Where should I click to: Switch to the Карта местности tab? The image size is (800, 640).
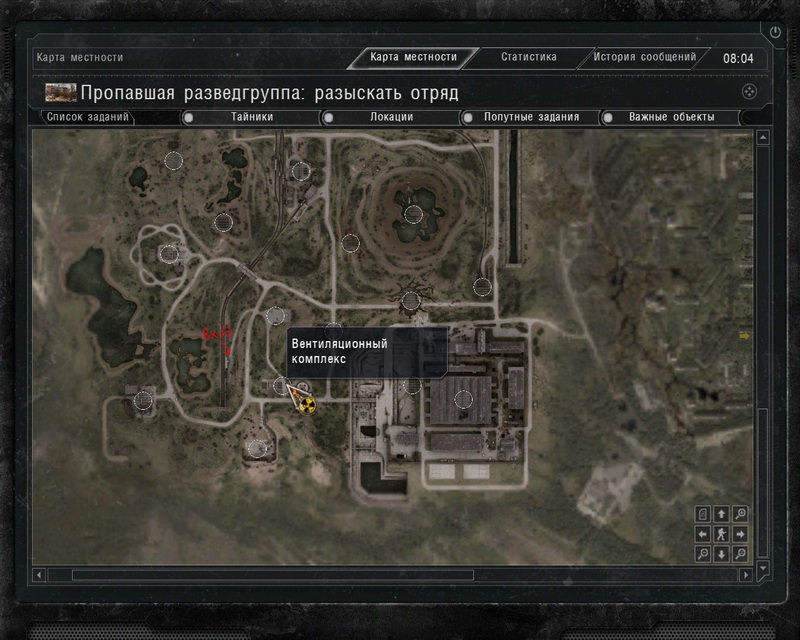(x=413, y=57)
